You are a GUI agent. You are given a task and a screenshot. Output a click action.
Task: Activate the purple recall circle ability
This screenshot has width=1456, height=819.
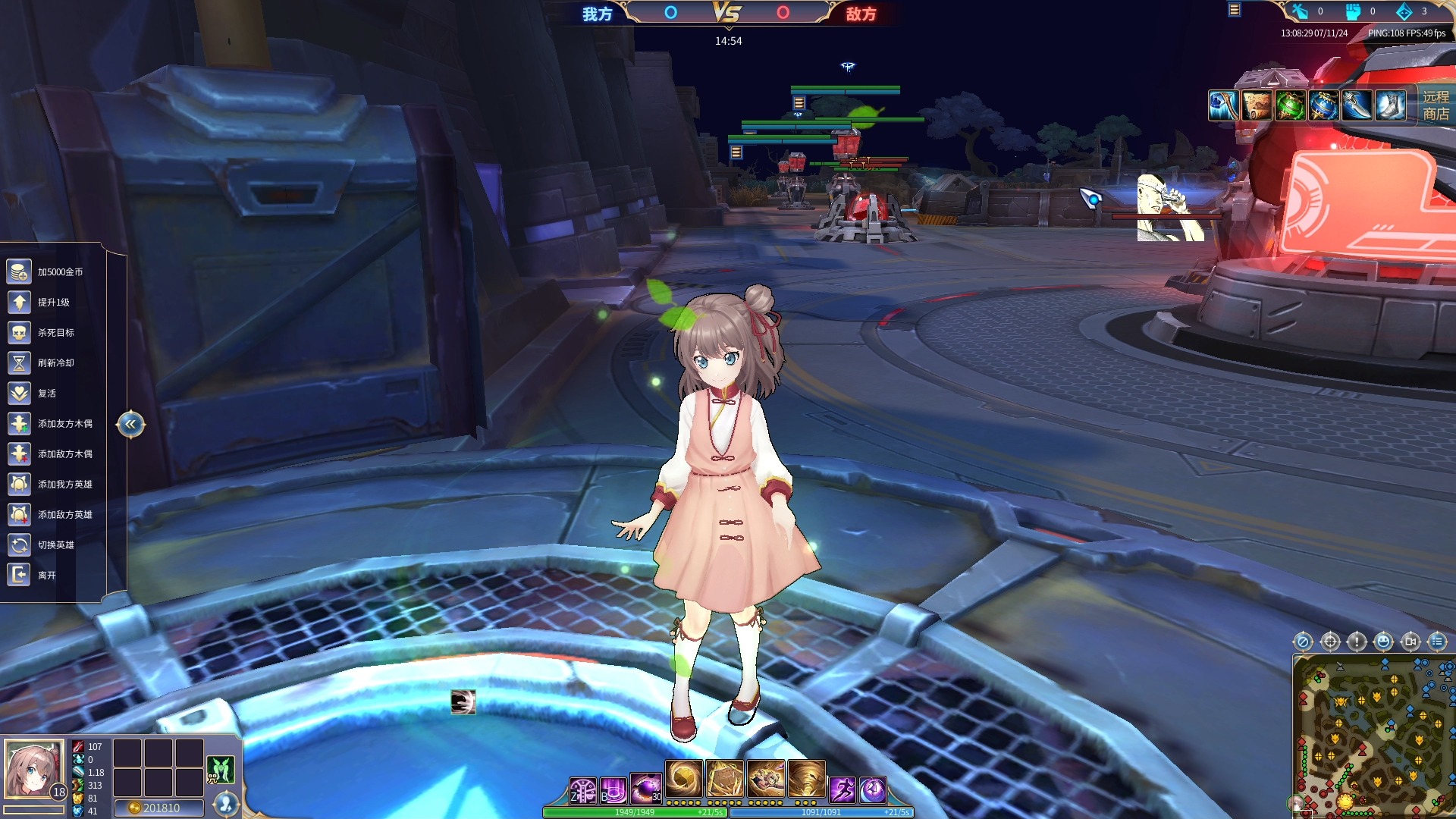(873, 790)
